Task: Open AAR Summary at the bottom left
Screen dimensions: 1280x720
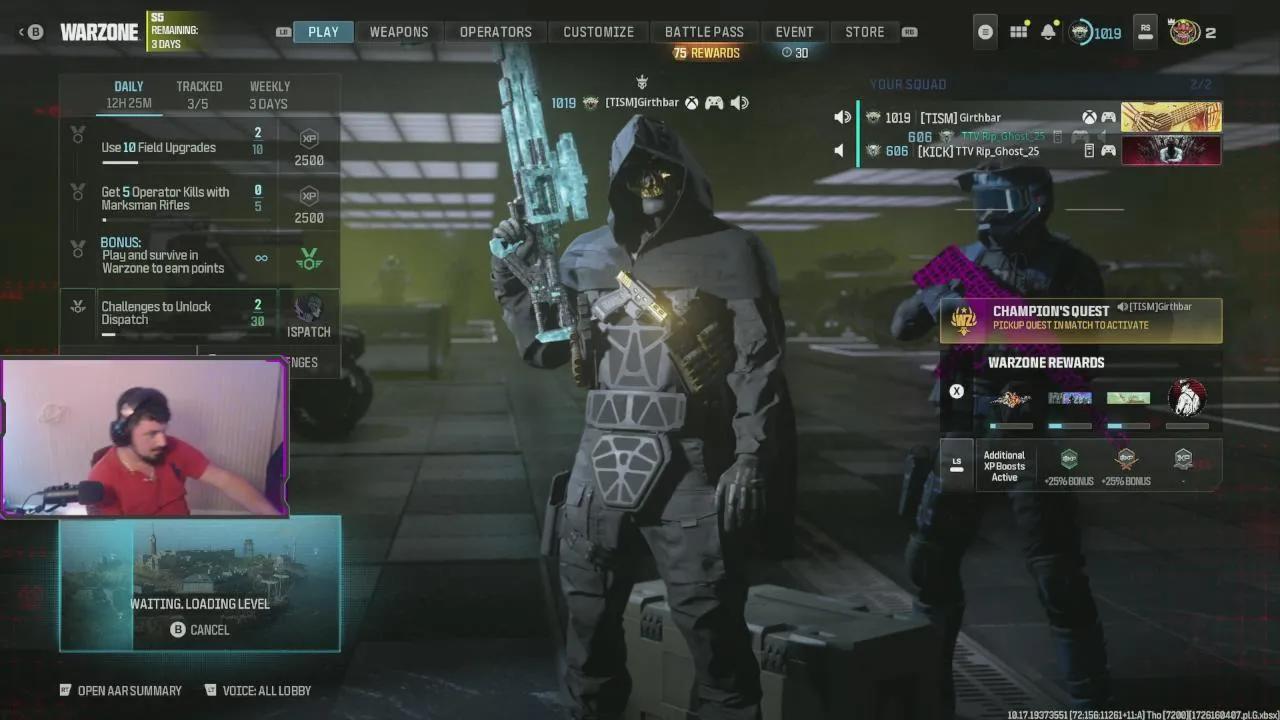Action: (x=120, y=690)
